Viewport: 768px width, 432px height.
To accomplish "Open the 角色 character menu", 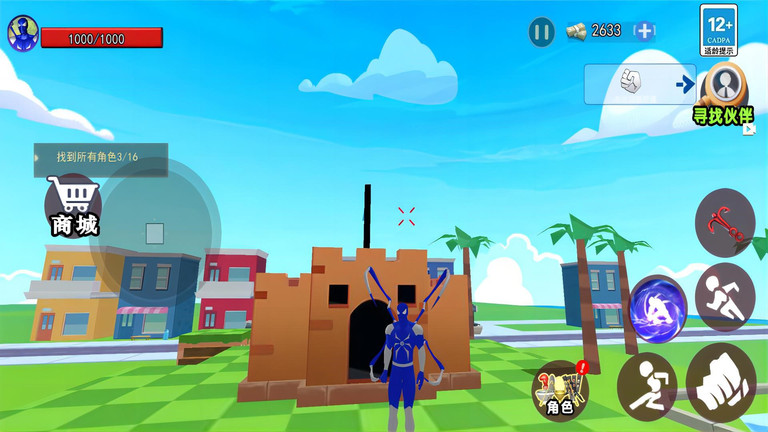I will tap(560, 390).
